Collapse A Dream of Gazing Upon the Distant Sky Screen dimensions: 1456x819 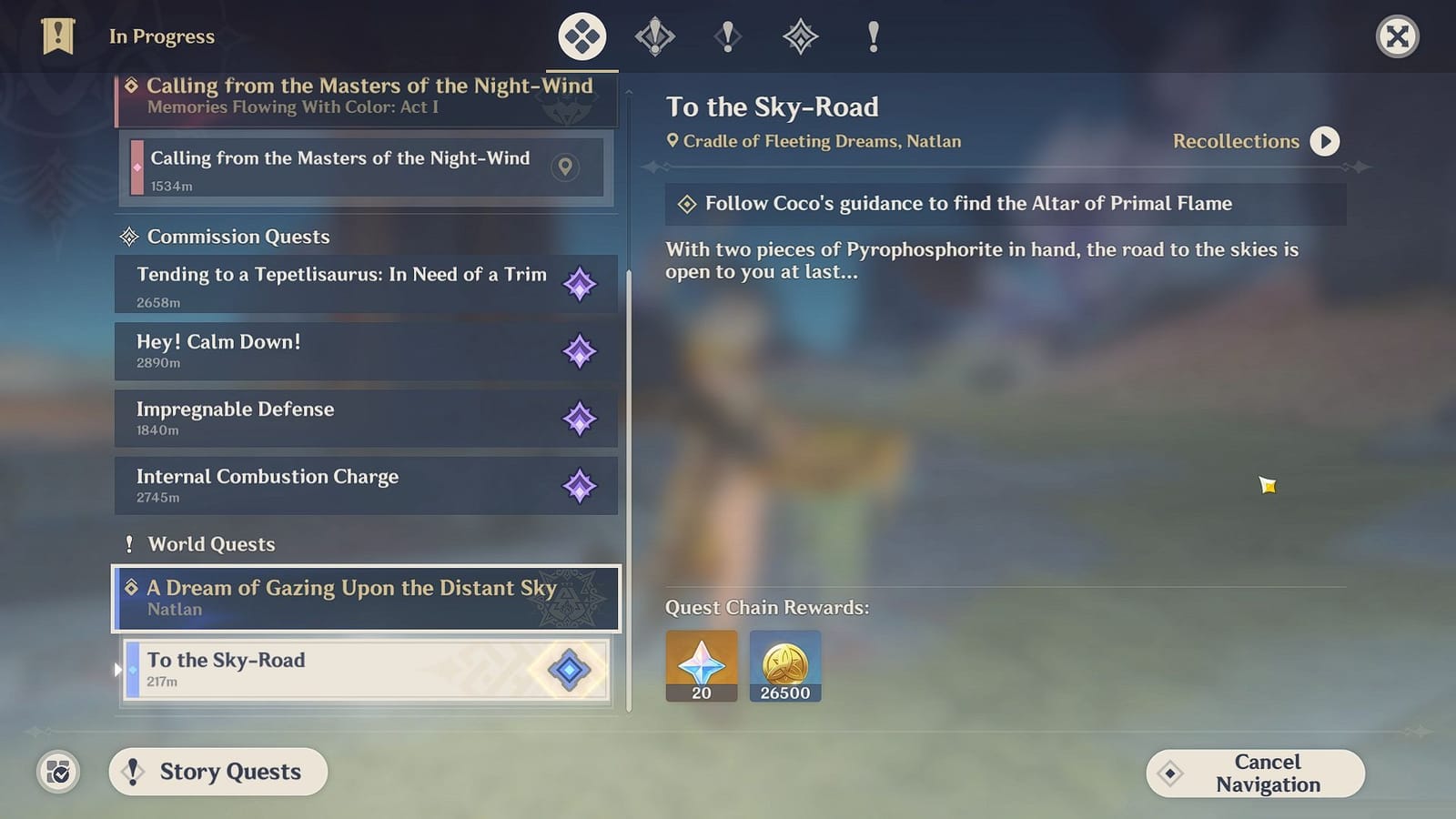point(364,598)
